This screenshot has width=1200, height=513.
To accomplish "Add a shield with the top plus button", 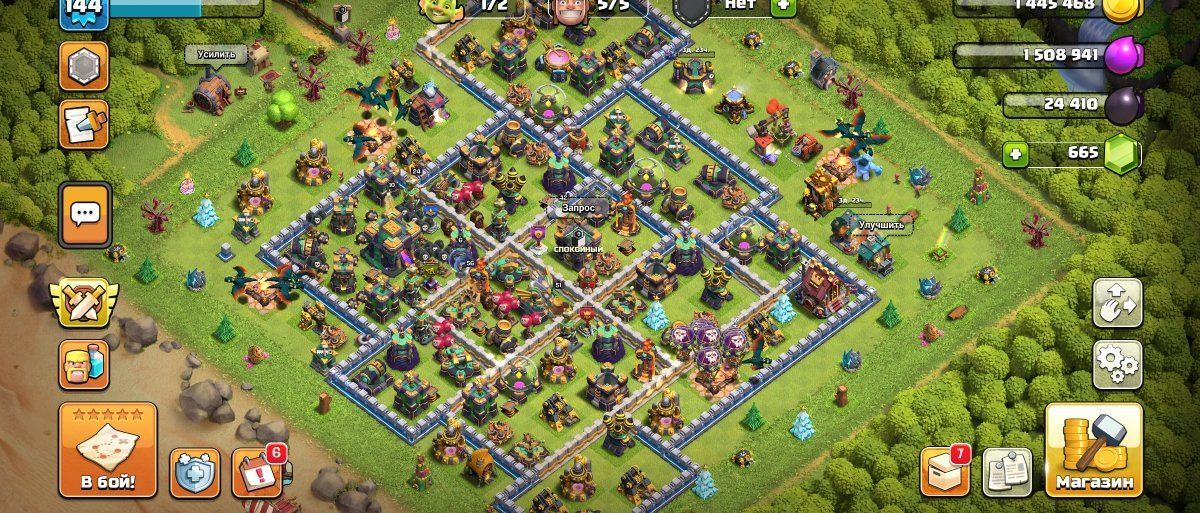I will point(783,5).
